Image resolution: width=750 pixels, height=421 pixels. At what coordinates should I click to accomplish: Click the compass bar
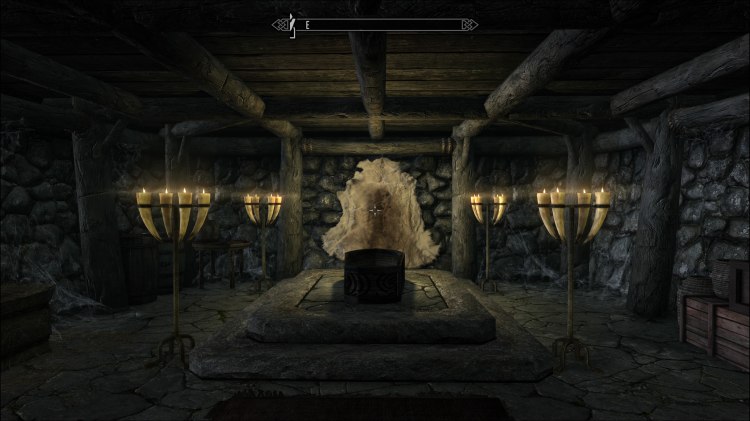click(x=375, y=23)
